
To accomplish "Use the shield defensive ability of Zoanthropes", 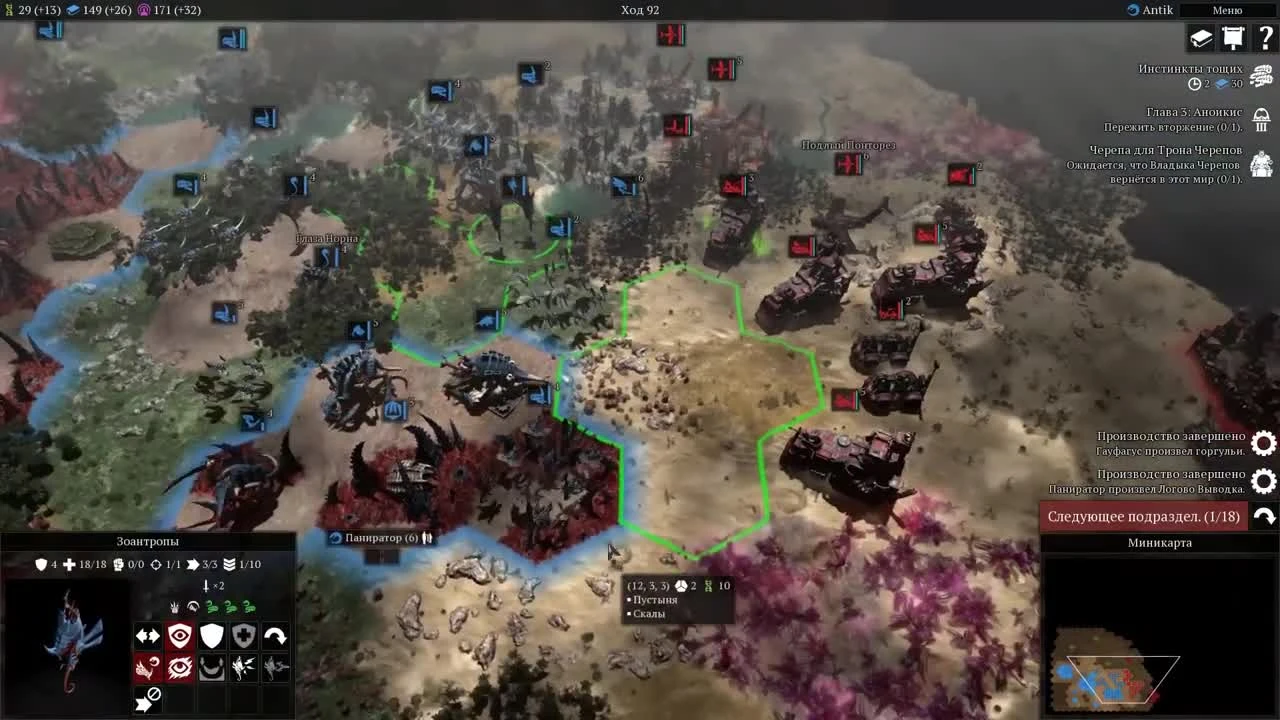I will (x=211, y=635).
